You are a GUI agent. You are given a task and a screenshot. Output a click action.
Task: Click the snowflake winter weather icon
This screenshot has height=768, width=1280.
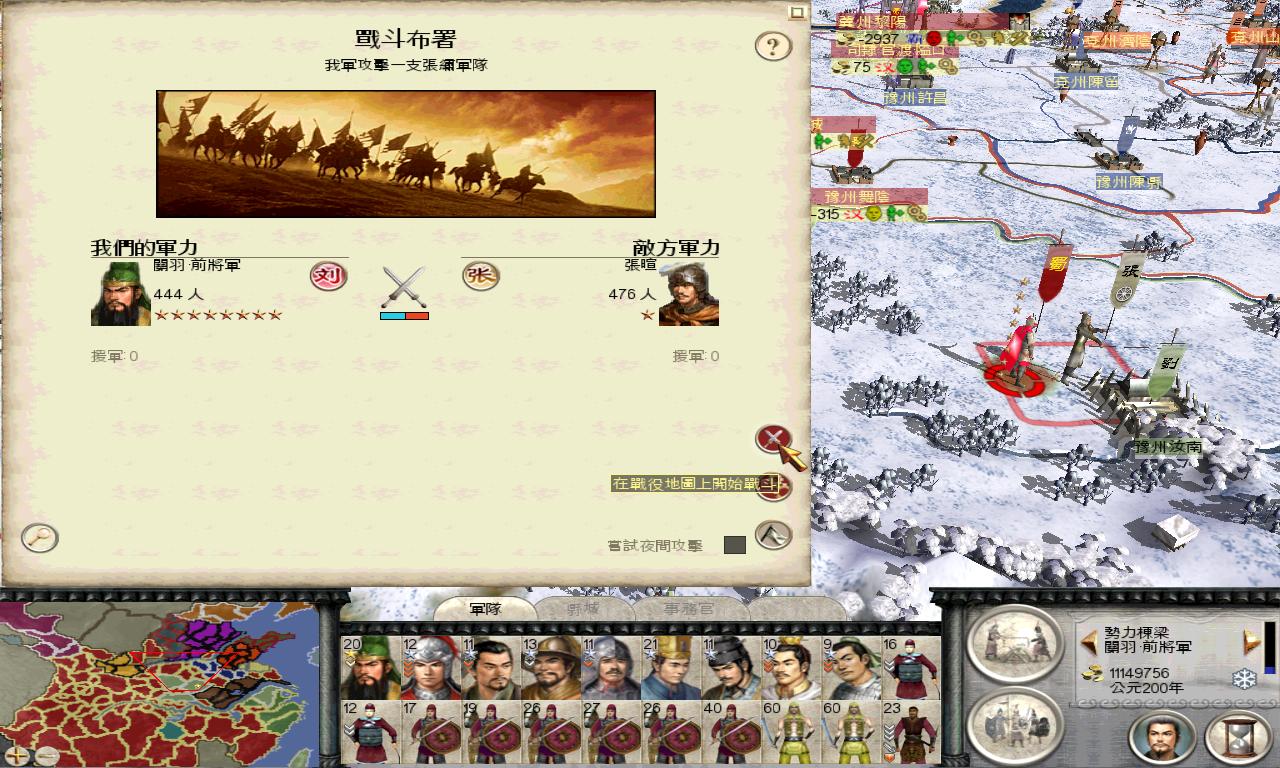(x=1243, y=680)
